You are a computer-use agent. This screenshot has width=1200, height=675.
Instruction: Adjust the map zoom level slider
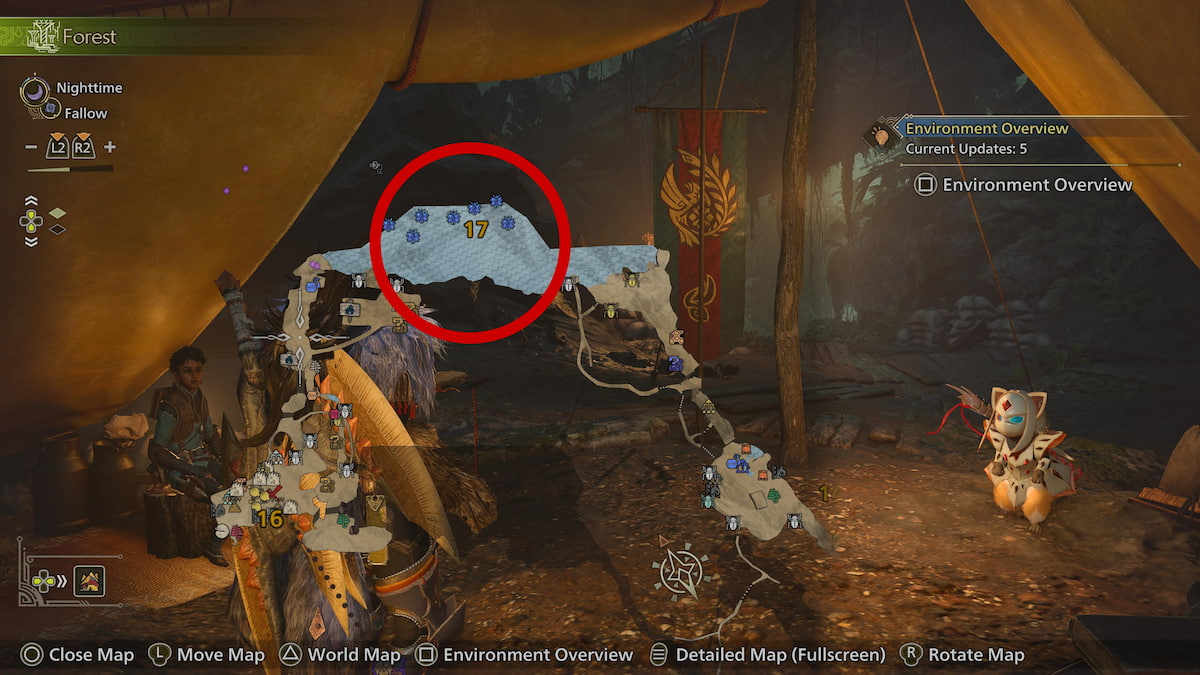tap(70, 169)
